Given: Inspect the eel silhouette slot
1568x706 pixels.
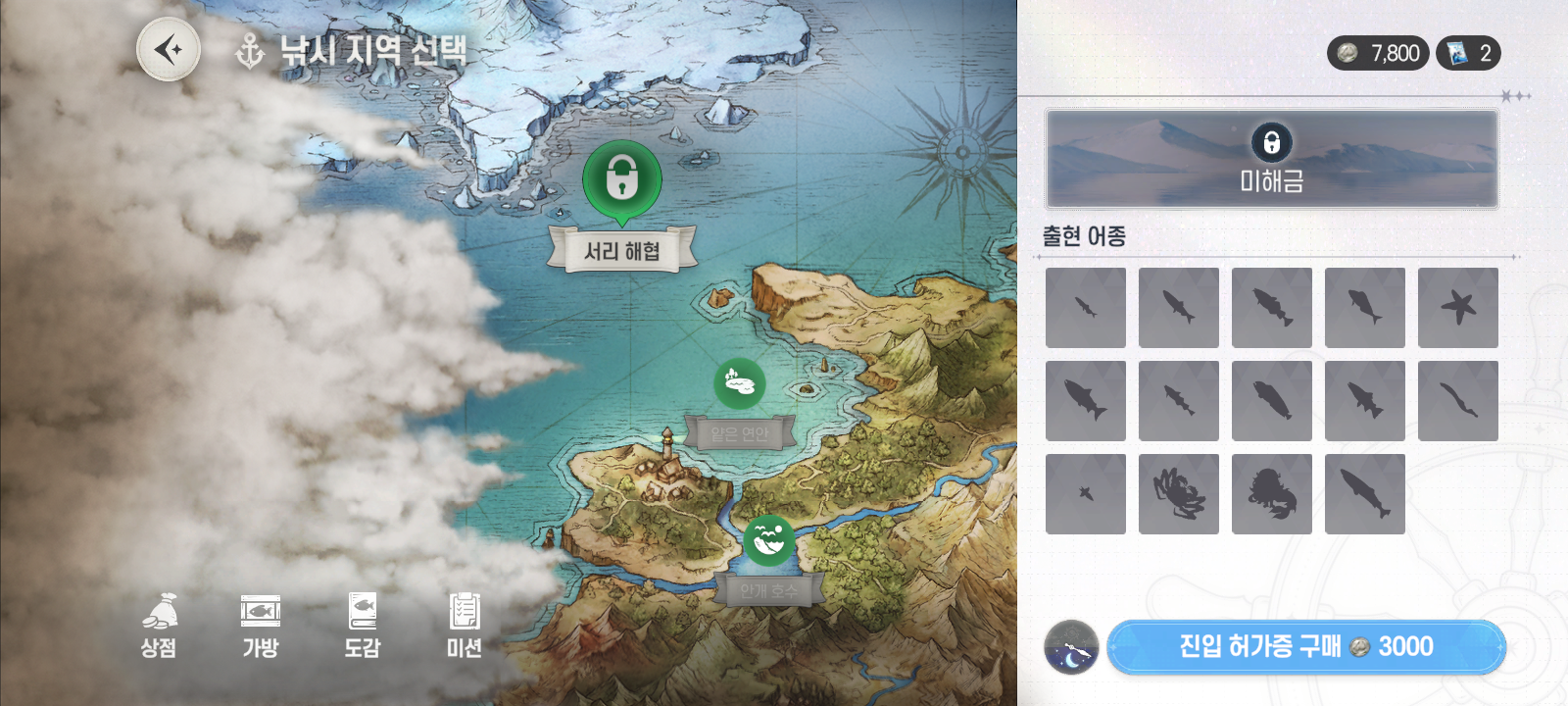Looking at the screenshot, I should (1458, 401).
